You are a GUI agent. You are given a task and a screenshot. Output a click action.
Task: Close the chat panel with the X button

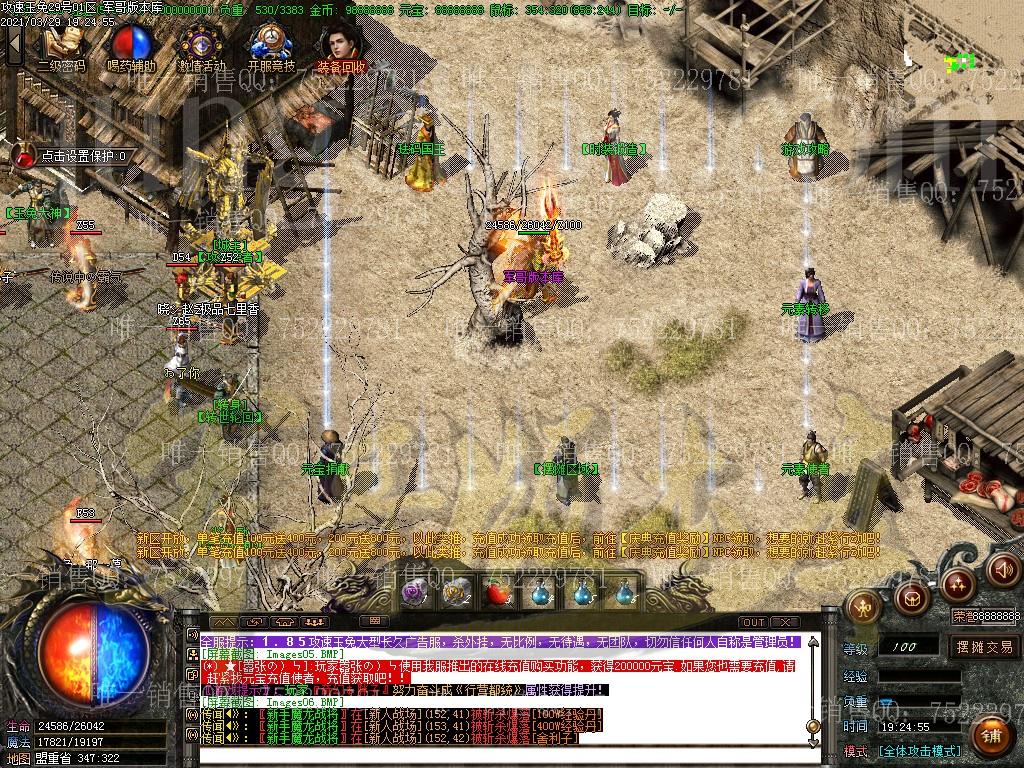point(783,623)
